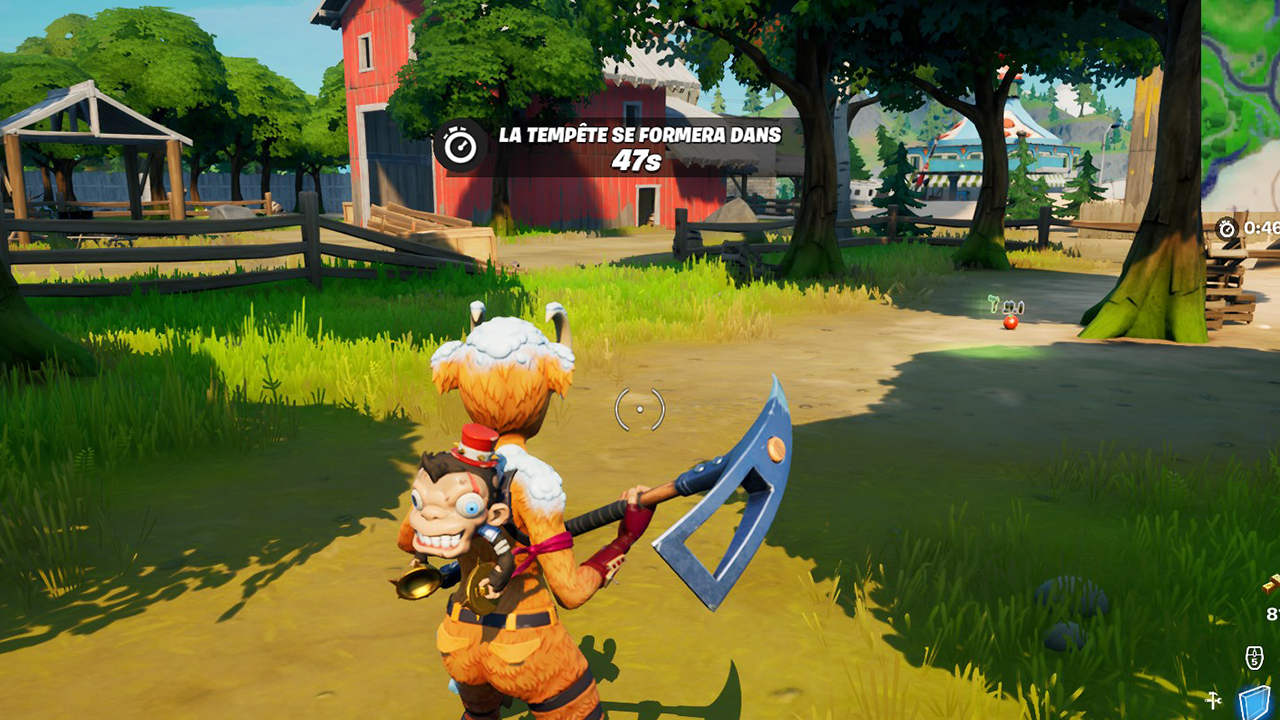This screenshot has width=1280, height=720.
Task: Click the mouse wheel indicator showing the number 5
Action: coord(1254,656)
